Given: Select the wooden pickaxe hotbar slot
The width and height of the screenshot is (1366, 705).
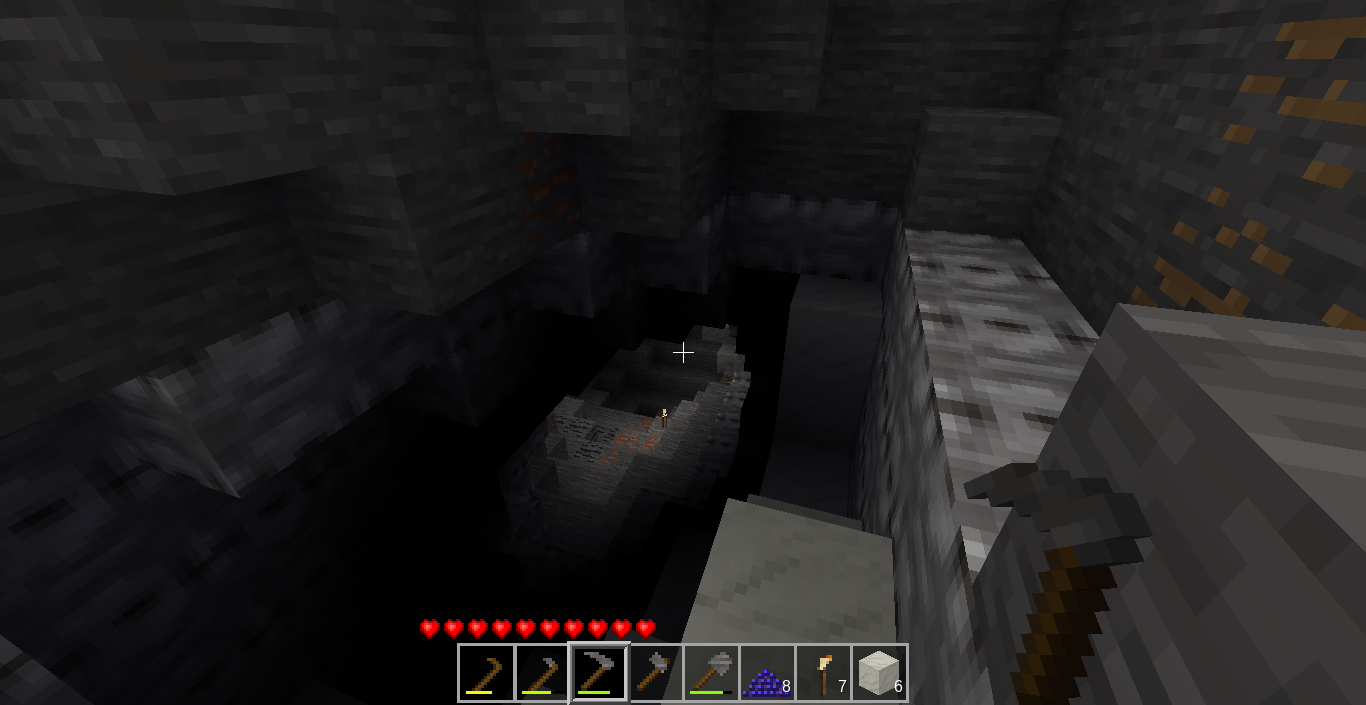Looking at the screenshot, I should (487, 673).
